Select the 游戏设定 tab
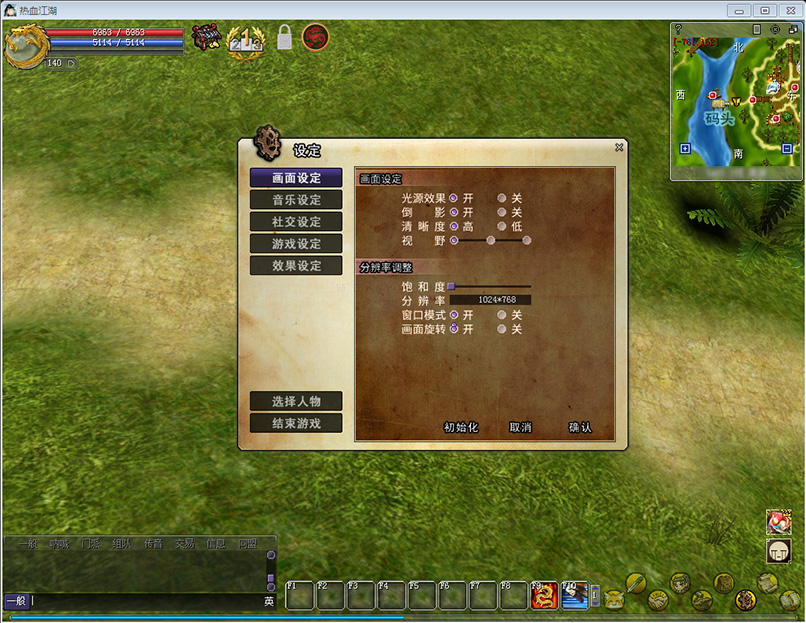 (296, 244)
